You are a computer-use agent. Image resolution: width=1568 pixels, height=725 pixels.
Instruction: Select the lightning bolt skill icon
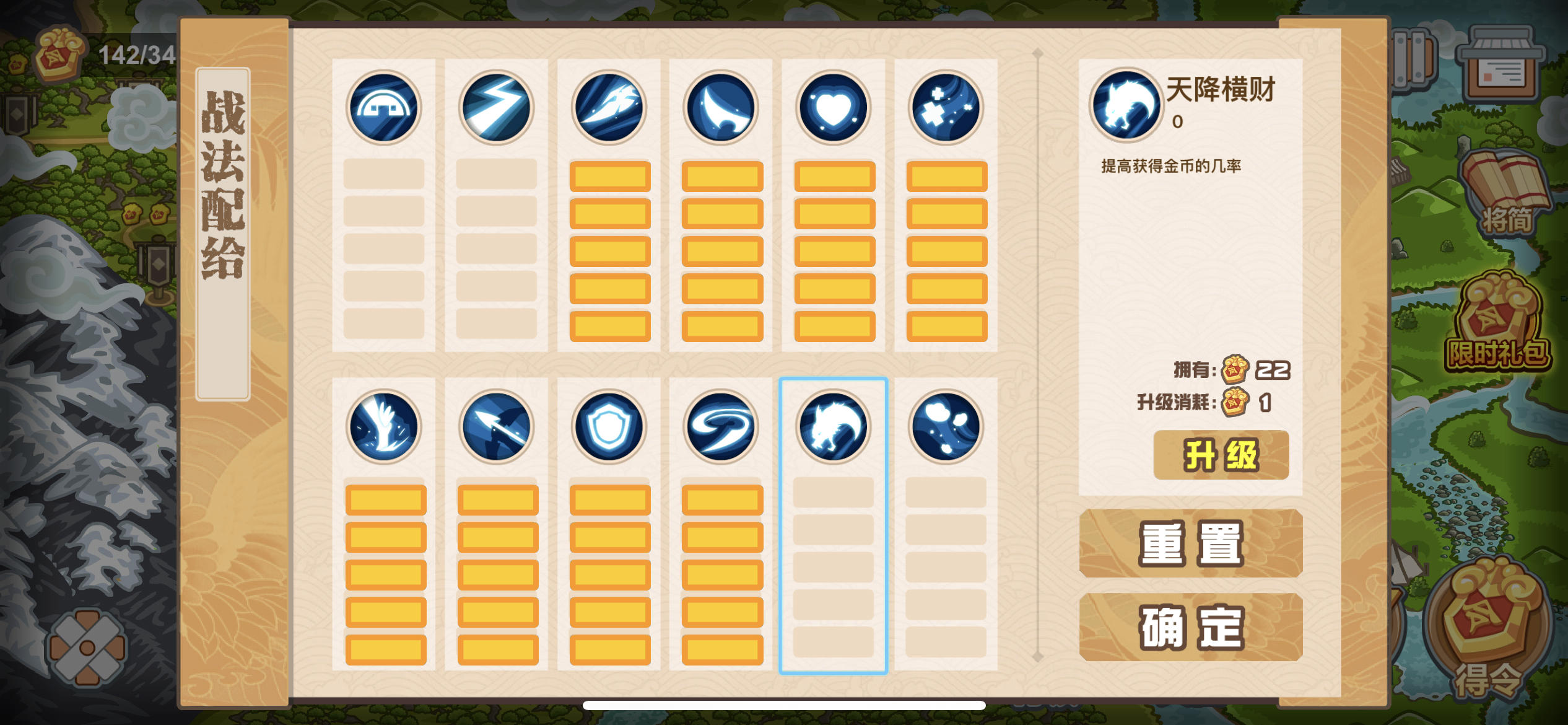(x=495, y=108)
